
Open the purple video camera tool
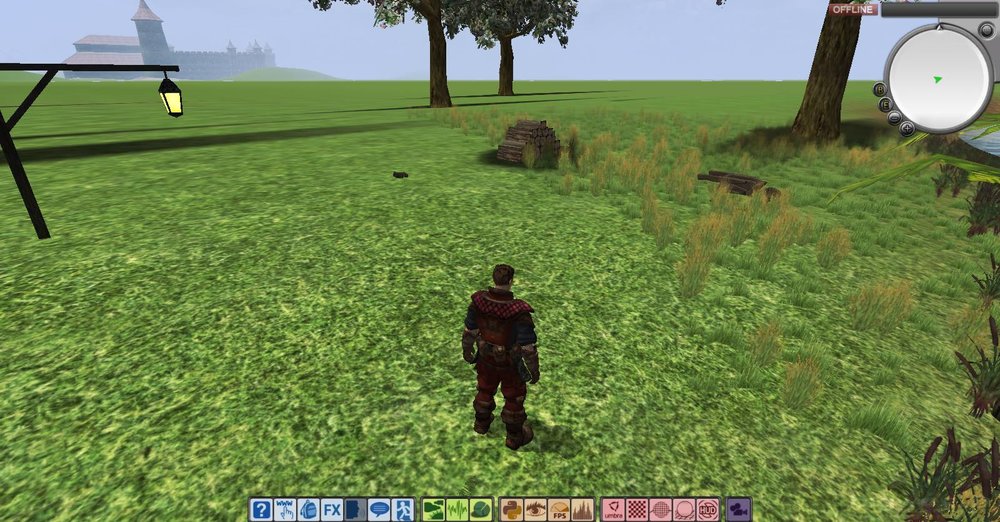point(739,510)
